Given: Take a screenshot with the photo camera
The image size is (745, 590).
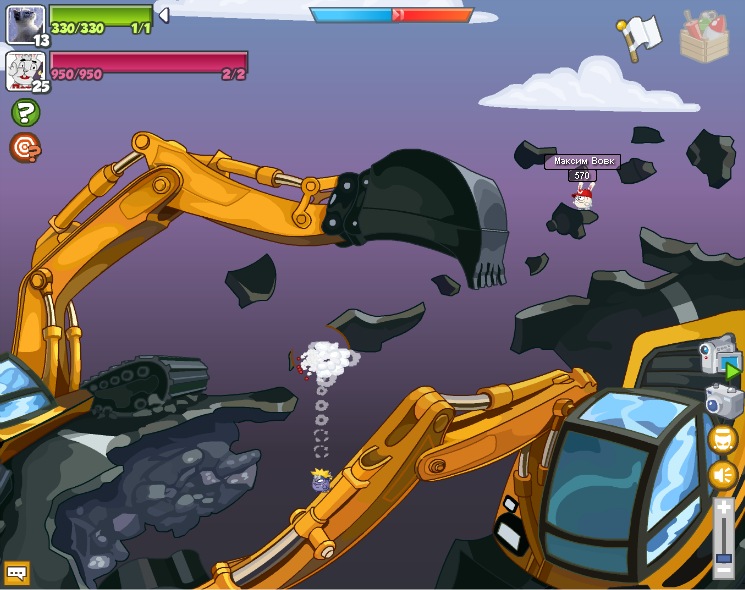Looking at the screenshot, I should [722, 401].
